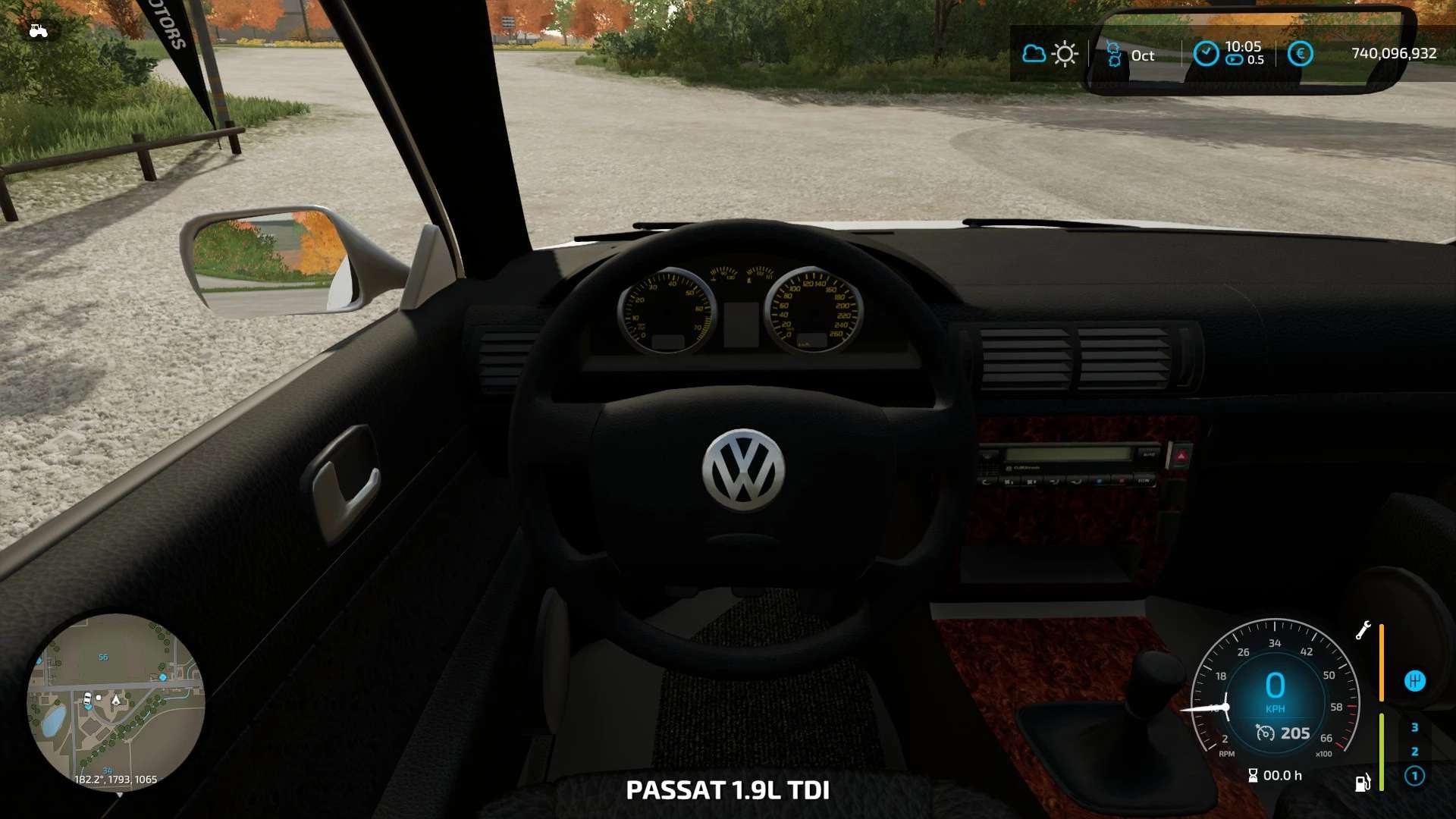
Task: Select the circled gear 1 indicator
Action: click(x=1414, y=776)
